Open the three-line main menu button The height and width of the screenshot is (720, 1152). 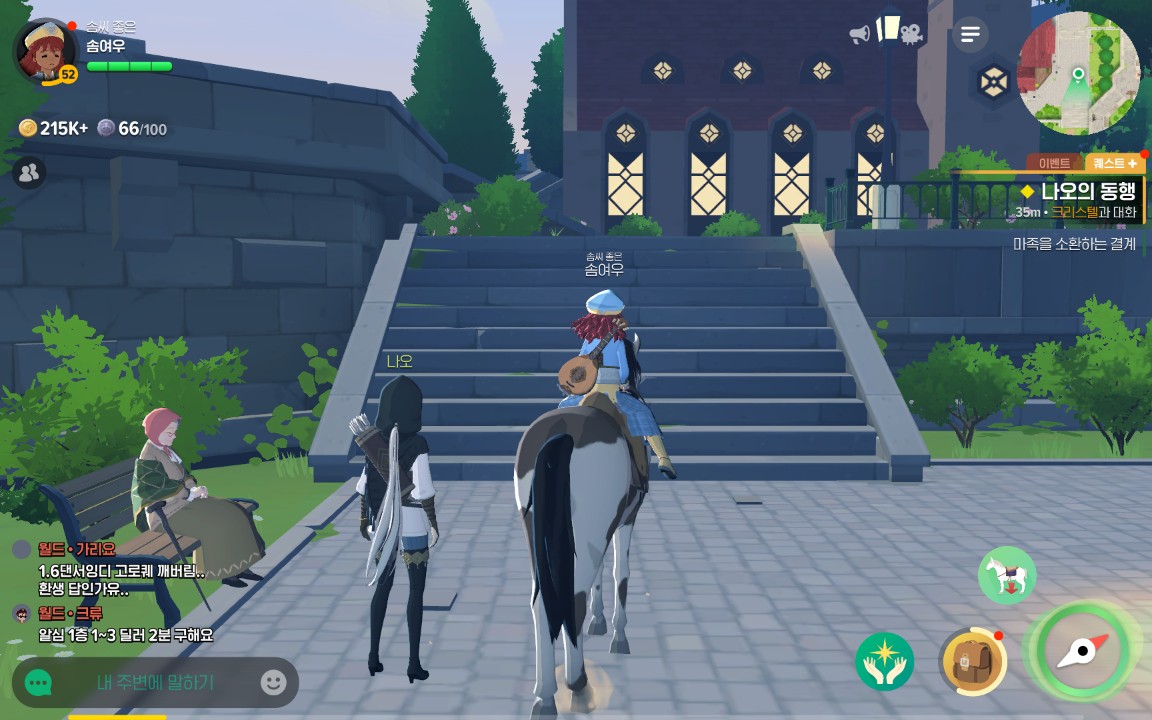pos(969,35)
